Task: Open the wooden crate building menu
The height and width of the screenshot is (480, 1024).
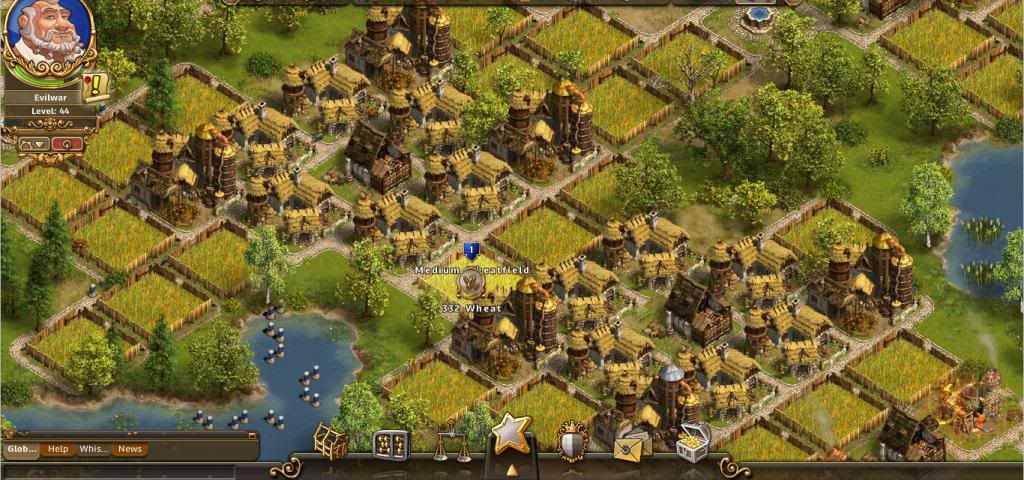Action: pos(331,441)
